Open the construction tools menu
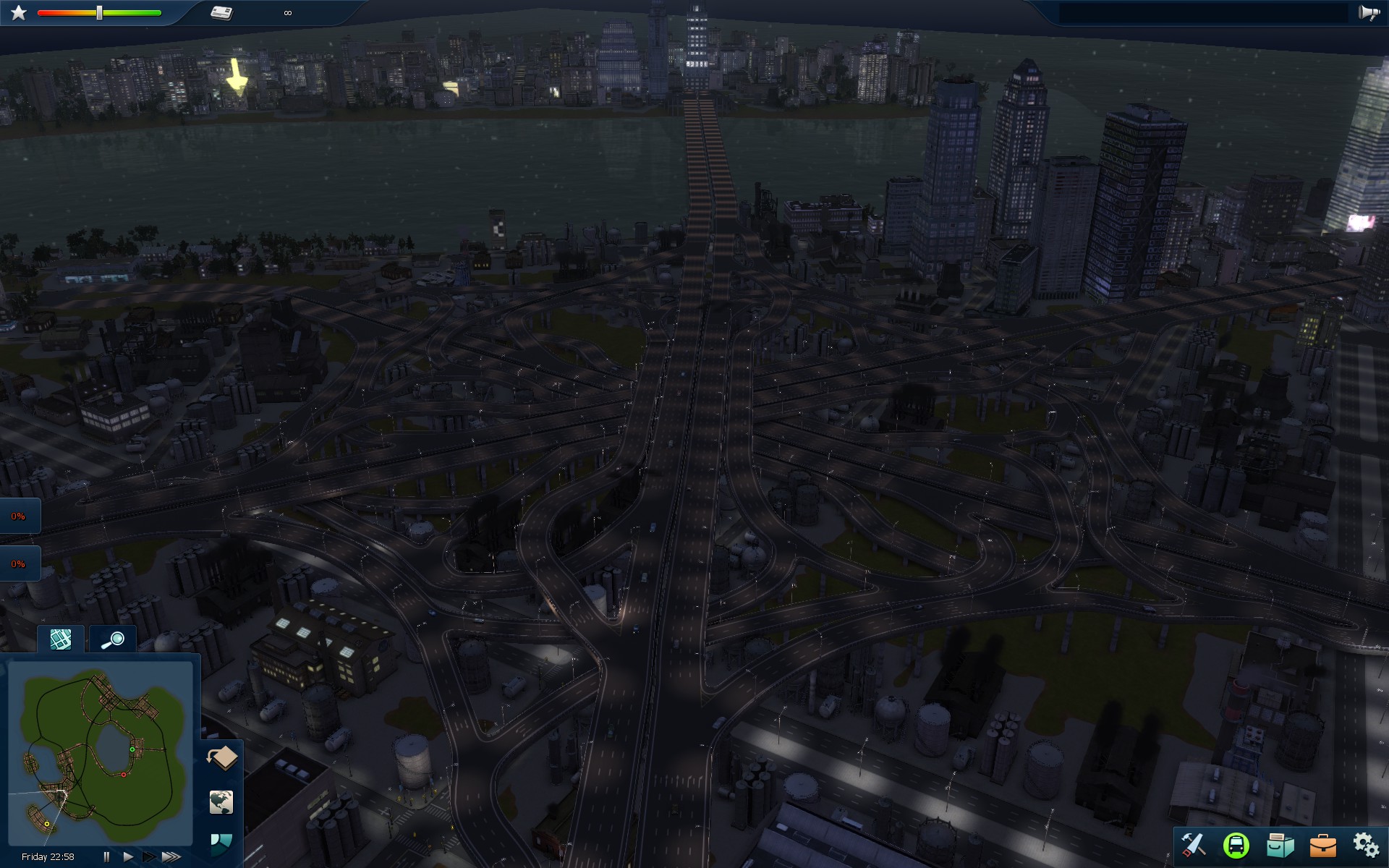Viewport: 1389px width, 868px height. tap(1194, 843)
